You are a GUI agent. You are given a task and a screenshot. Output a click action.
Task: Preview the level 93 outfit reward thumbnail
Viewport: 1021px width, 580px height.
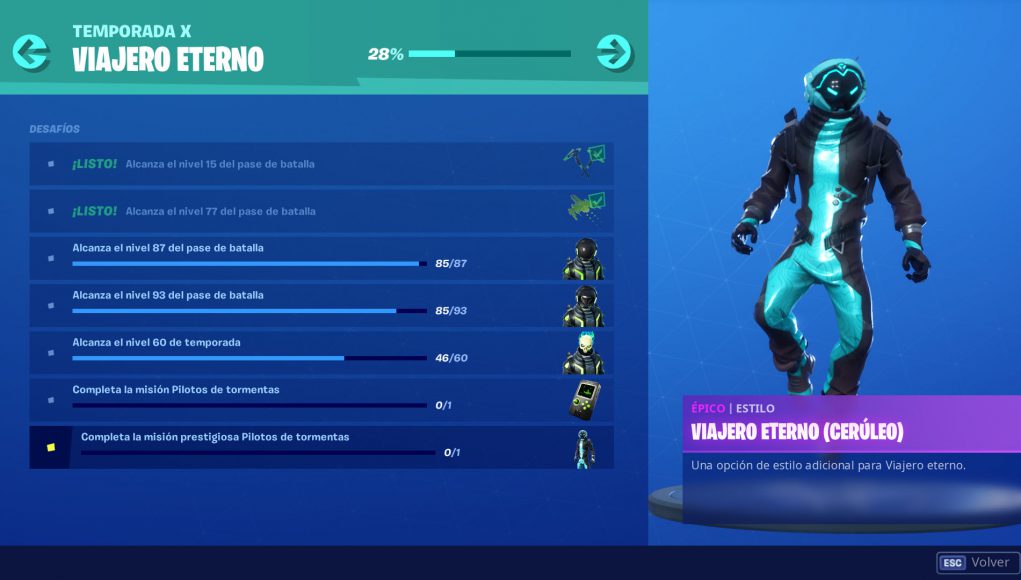point(584,306)
